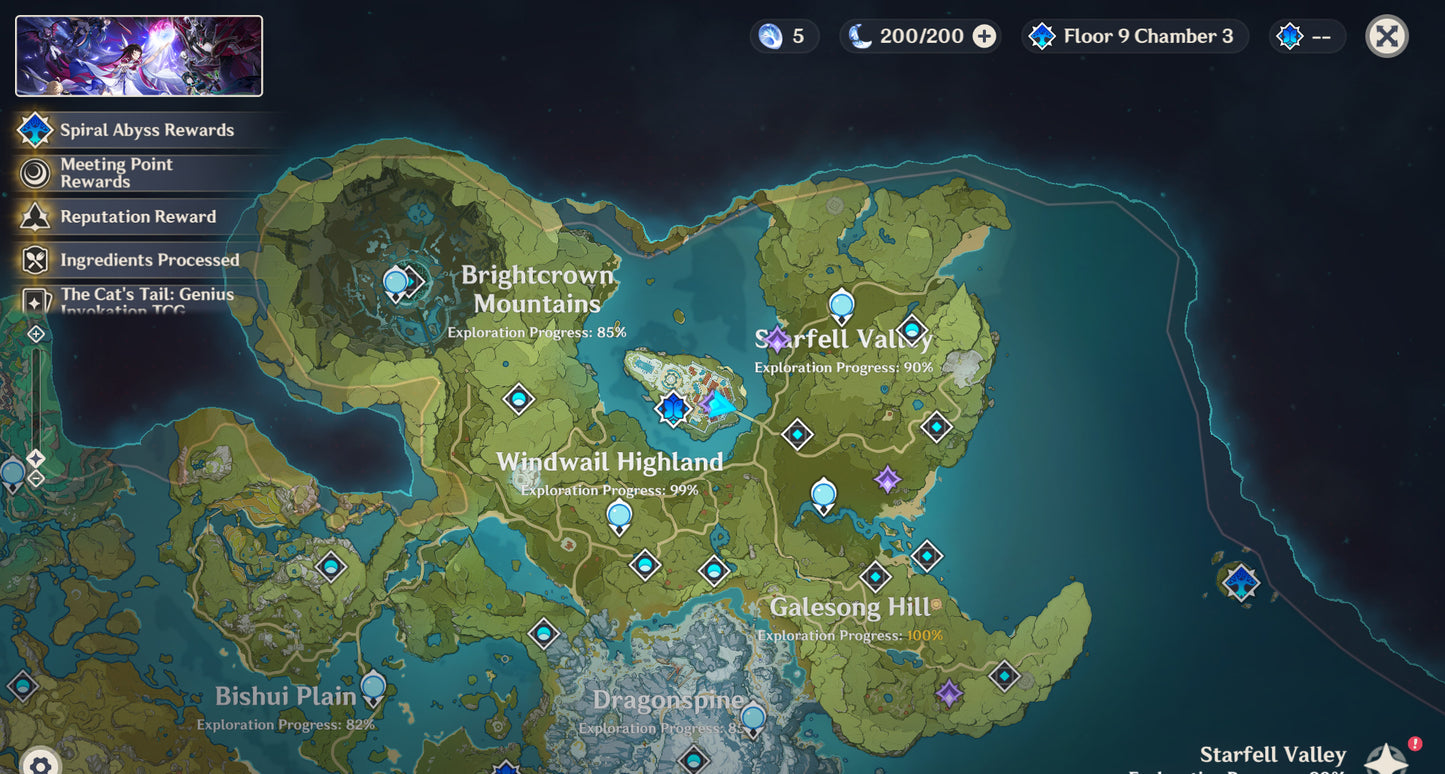Select the Statue of the Seven in Brightcrown Mountains
Screen dimensions: 1445x774
click(396, 284)
